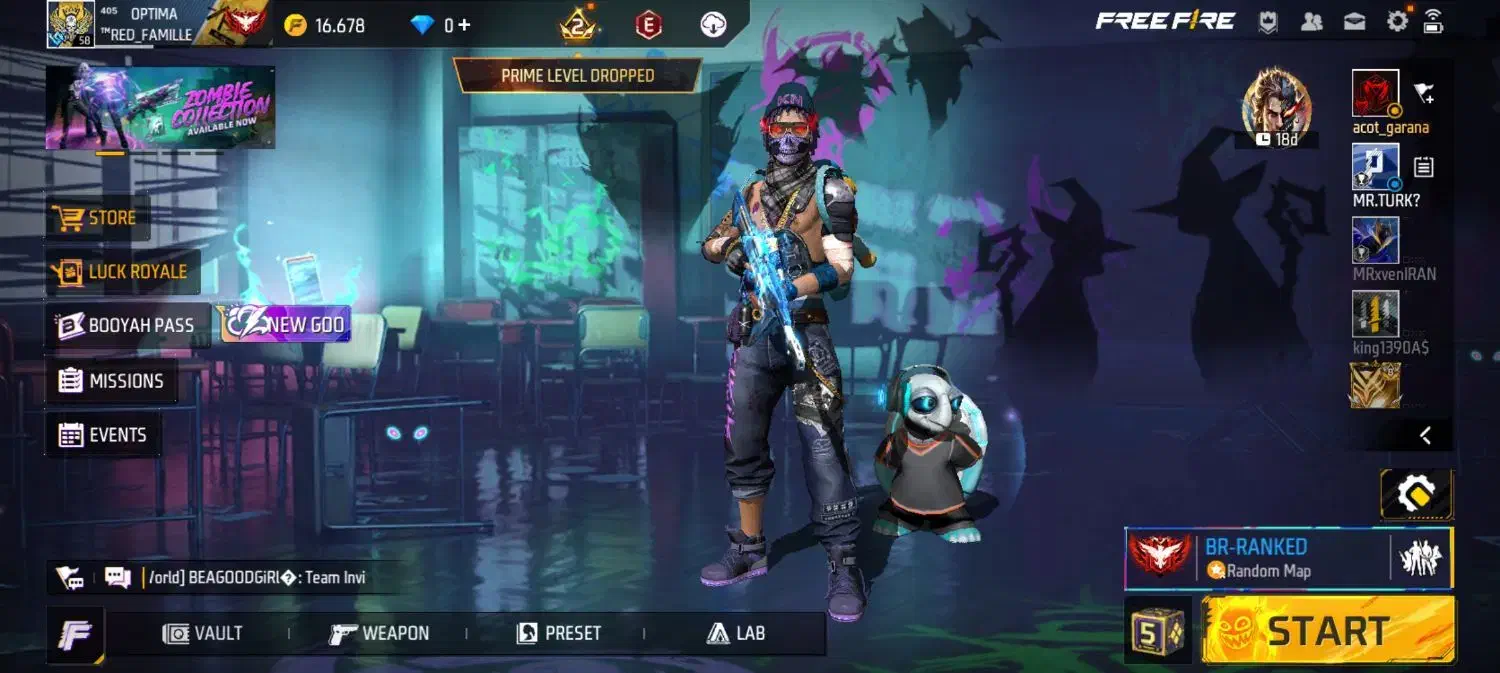
Task: Open the Booyah Pass
Action: [x=126, y=325]
